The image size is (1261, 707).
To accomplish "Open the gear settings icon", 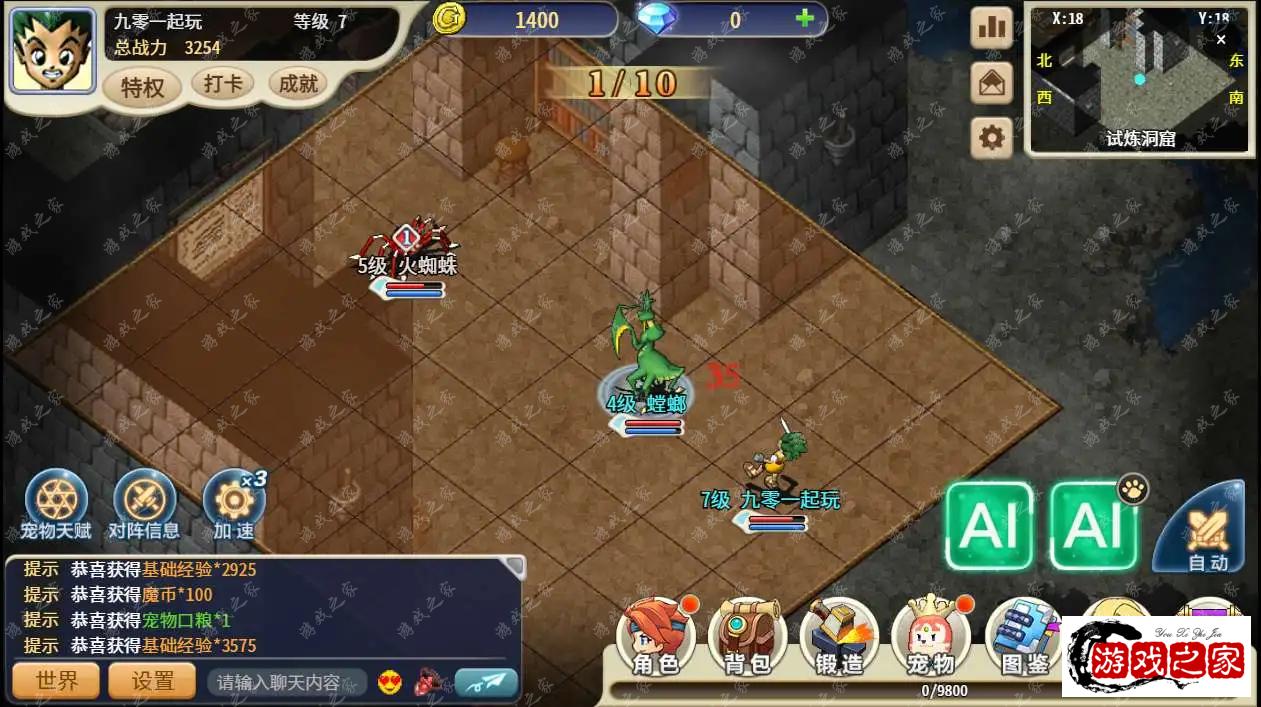I will (x=992, y=137).
